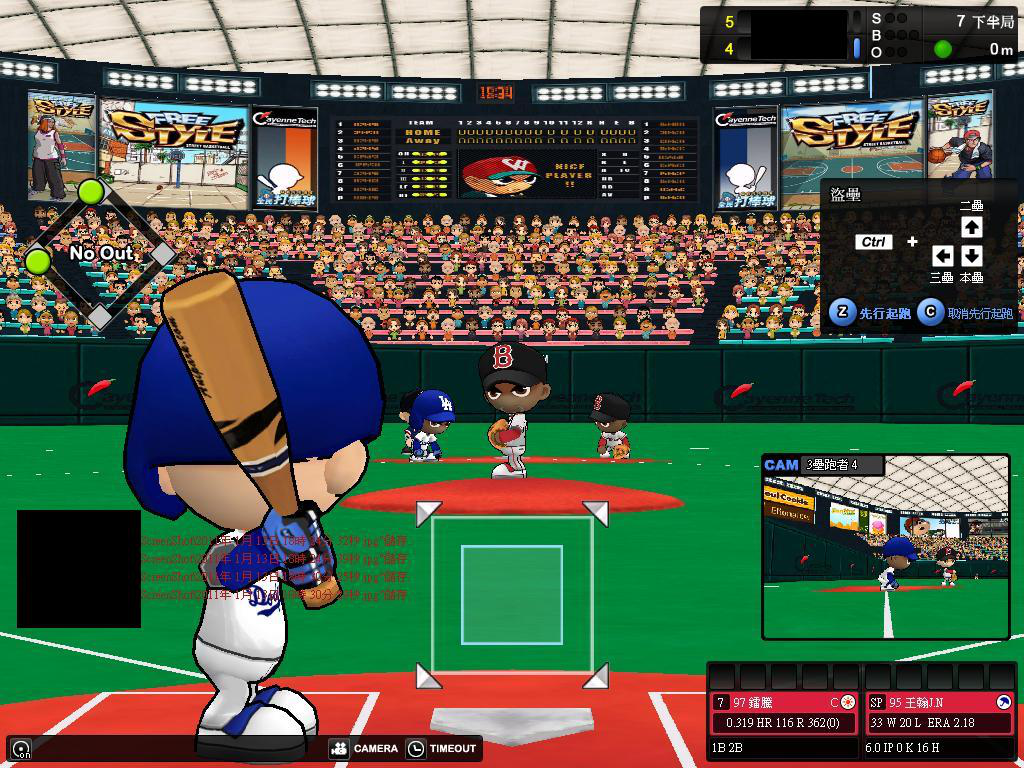Toggle the round 'on' icon in bottom bar
This screenshot has height=768, width=1024.
click(21, 748)
